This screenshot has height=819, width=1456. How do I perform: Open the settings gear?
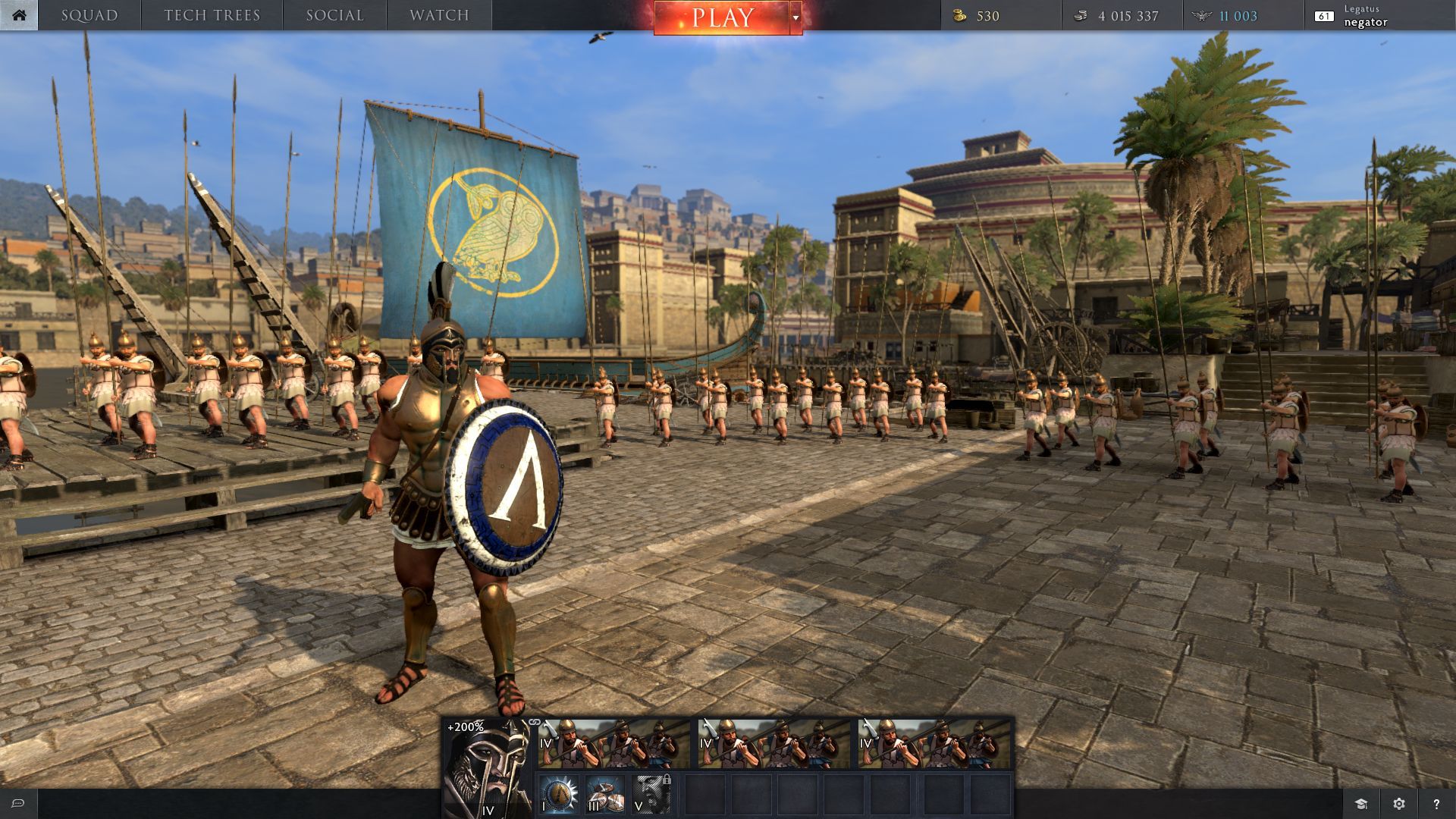coord(1399,804)
